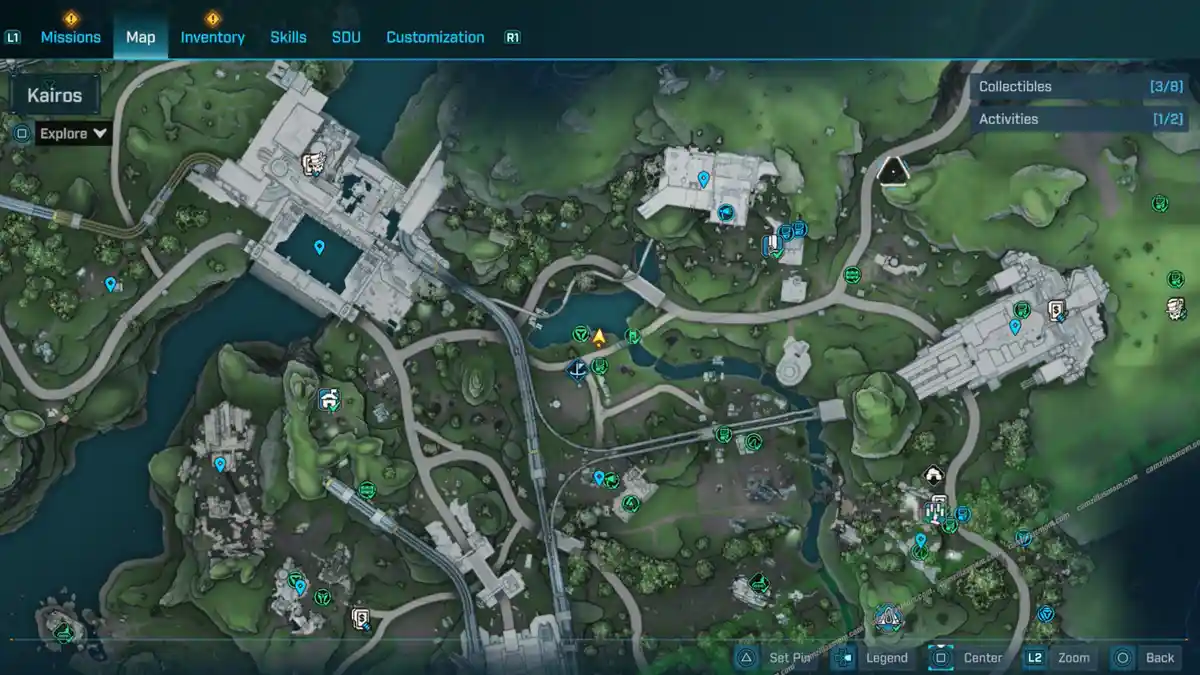The height and width of the screenshot is (675, 1200).
Task: Click the black triangle marker on the map
Action: coord(891,169)
